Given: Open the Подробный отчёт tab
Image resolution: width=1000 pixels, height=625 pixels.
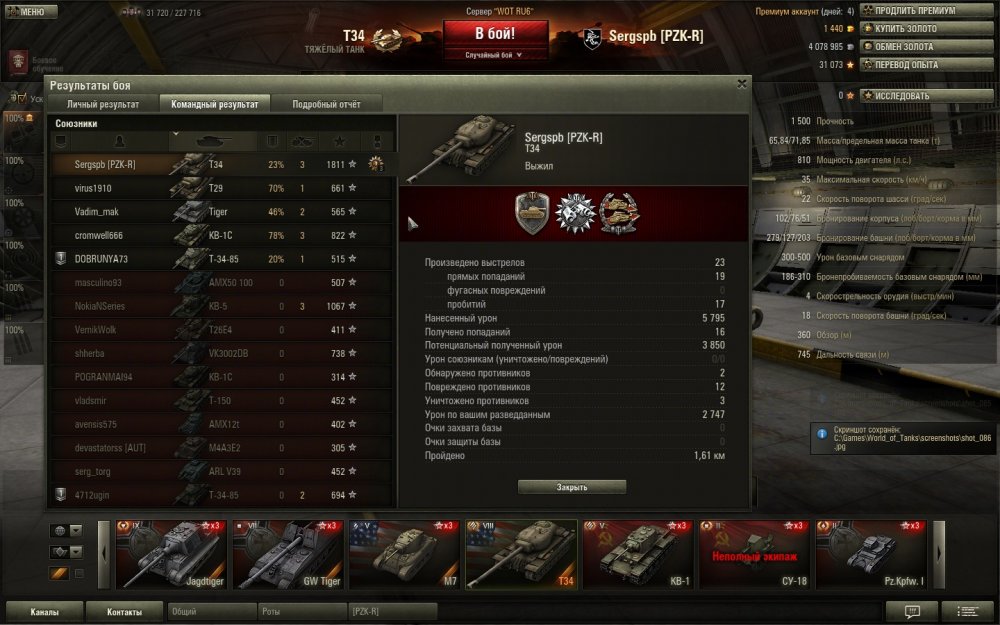Looking at the screenshot, I should [x=323, y=104].
